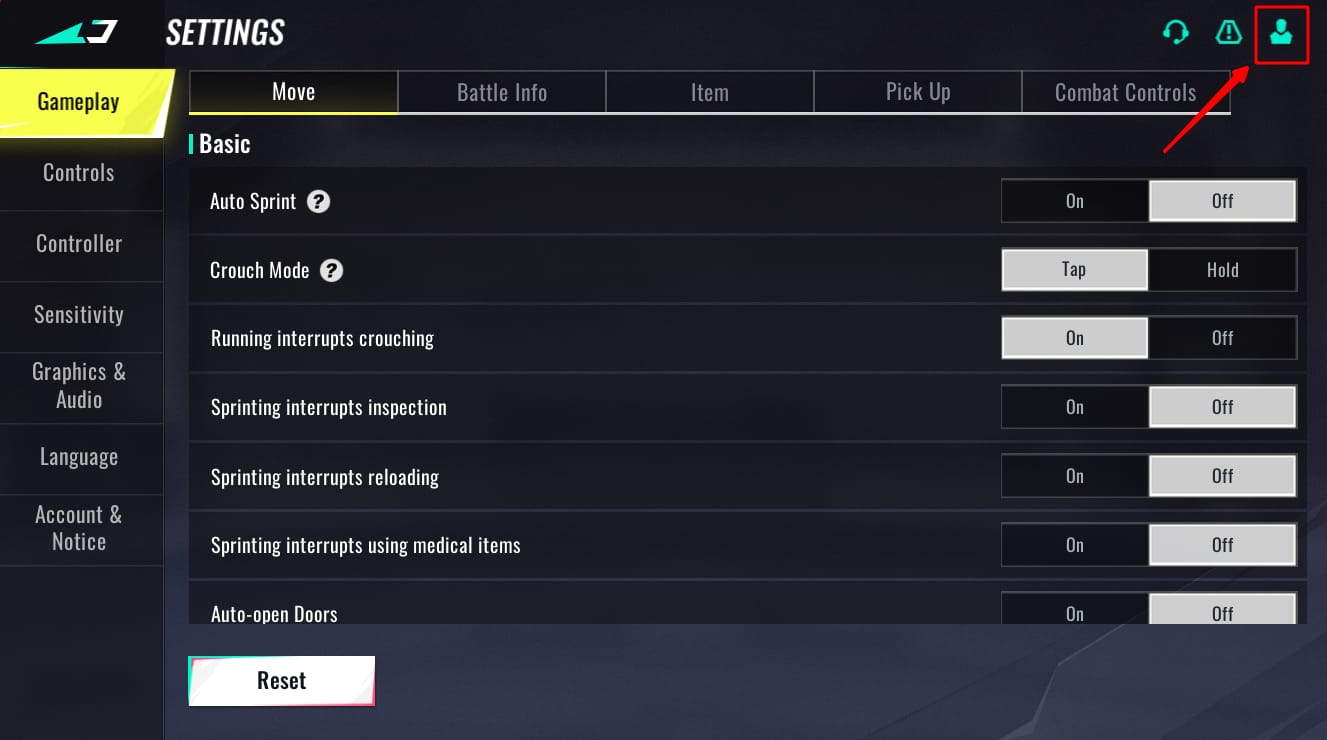This screenshot has width=1327, height=740.
Task: Switch to the Battle Info tab
Action: 501,91
